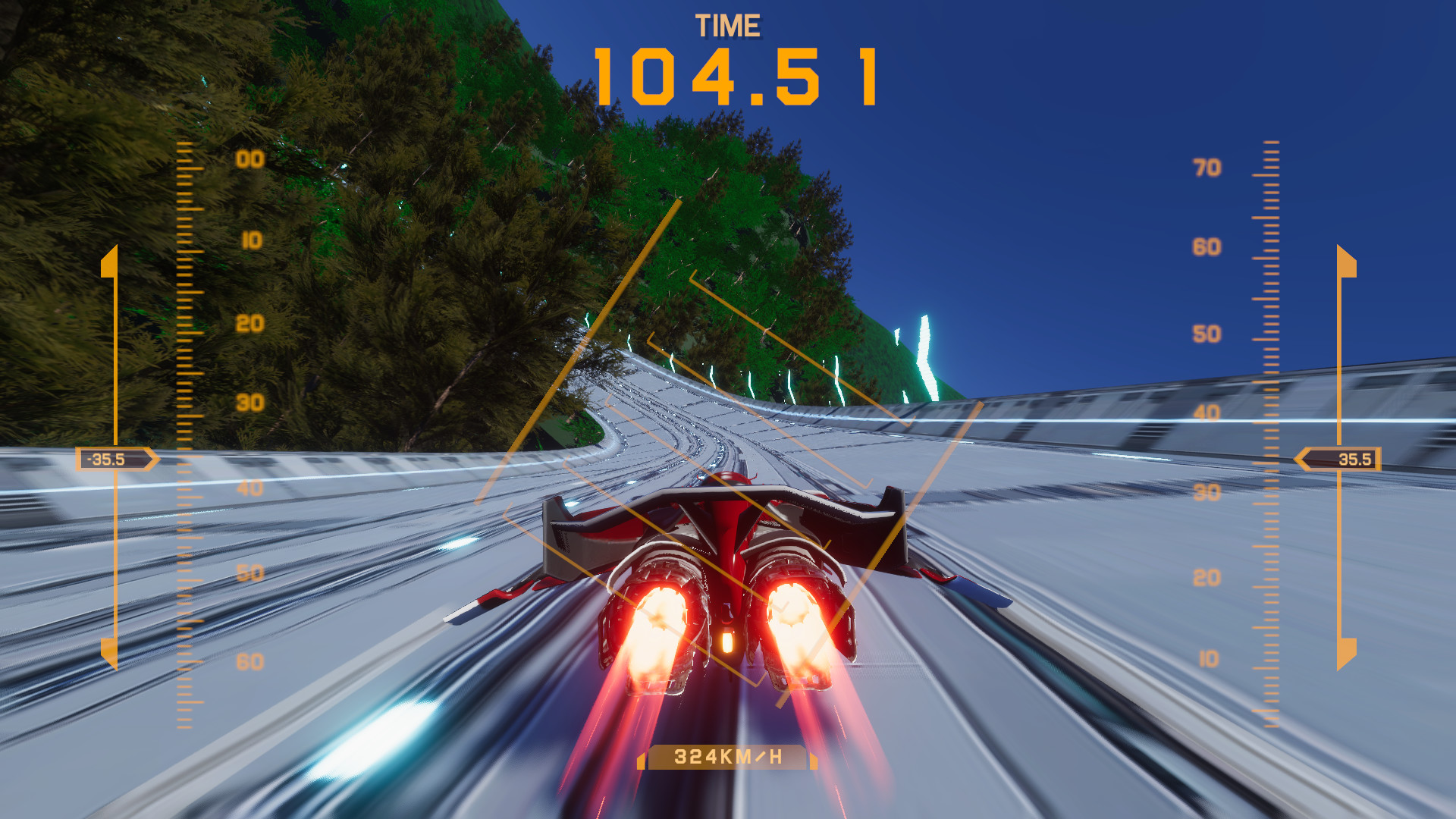This screenshot has width=1456, height=819.
Task: Click the -35.5 marker on left gauge
Action: coord(106,458)
